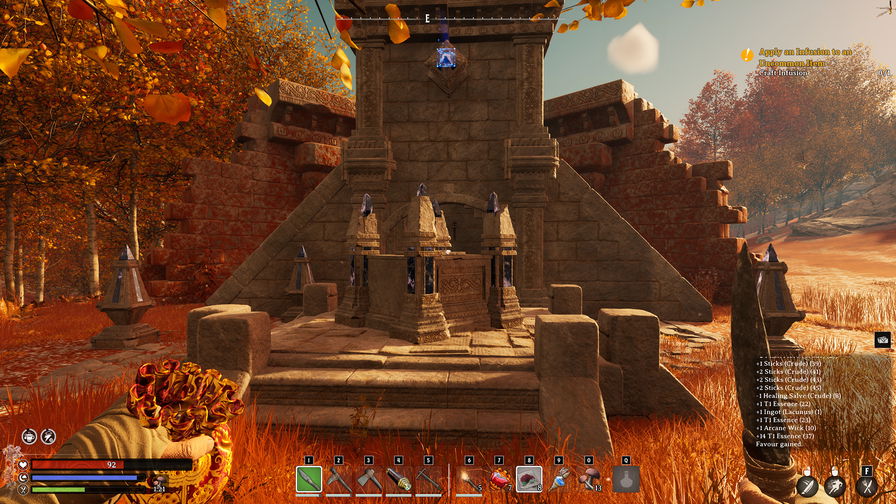Open the small icon above the item log
This screenshot has height=504, width=896.
click(x=882, y=340)
